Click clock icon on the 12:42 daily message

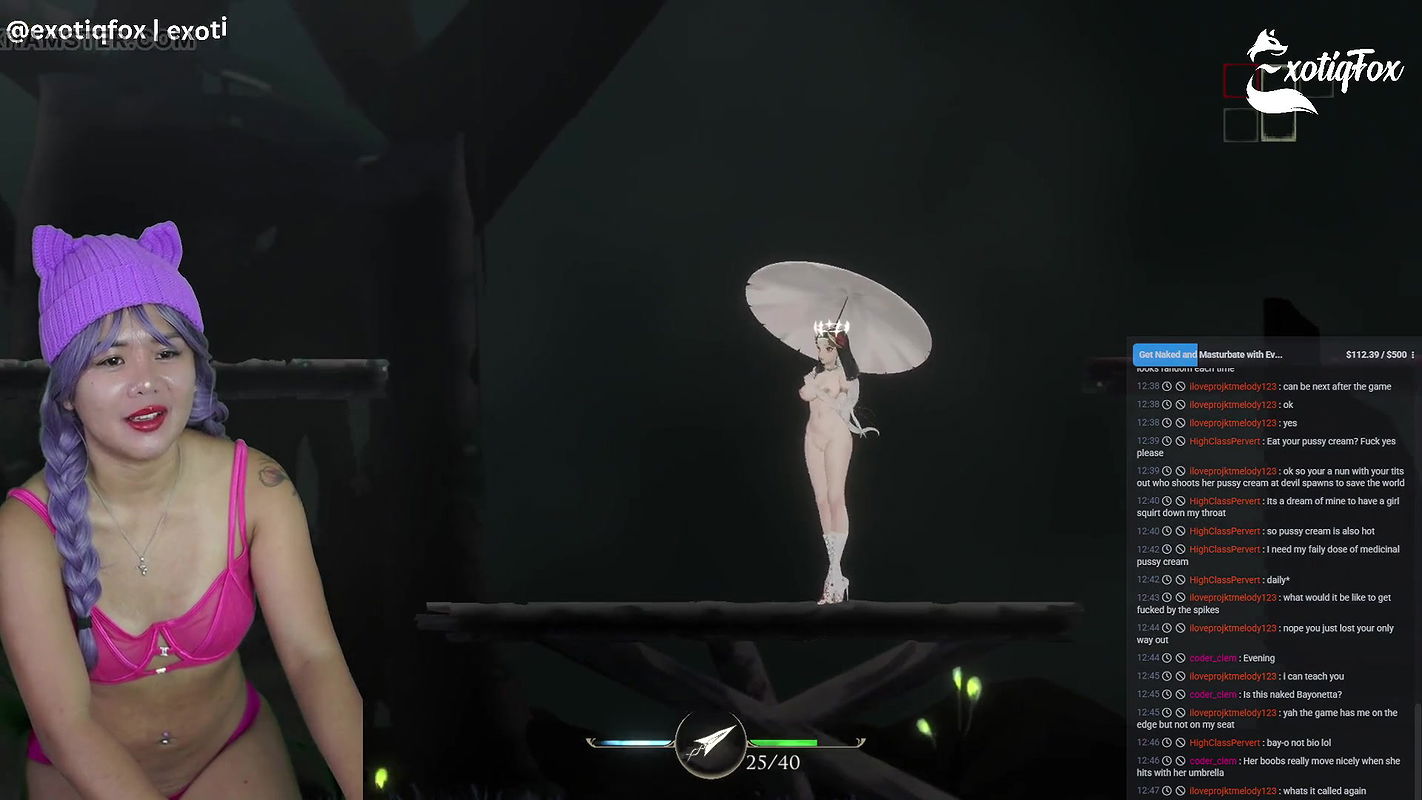pyautogui.click(x=1166, y=578)
